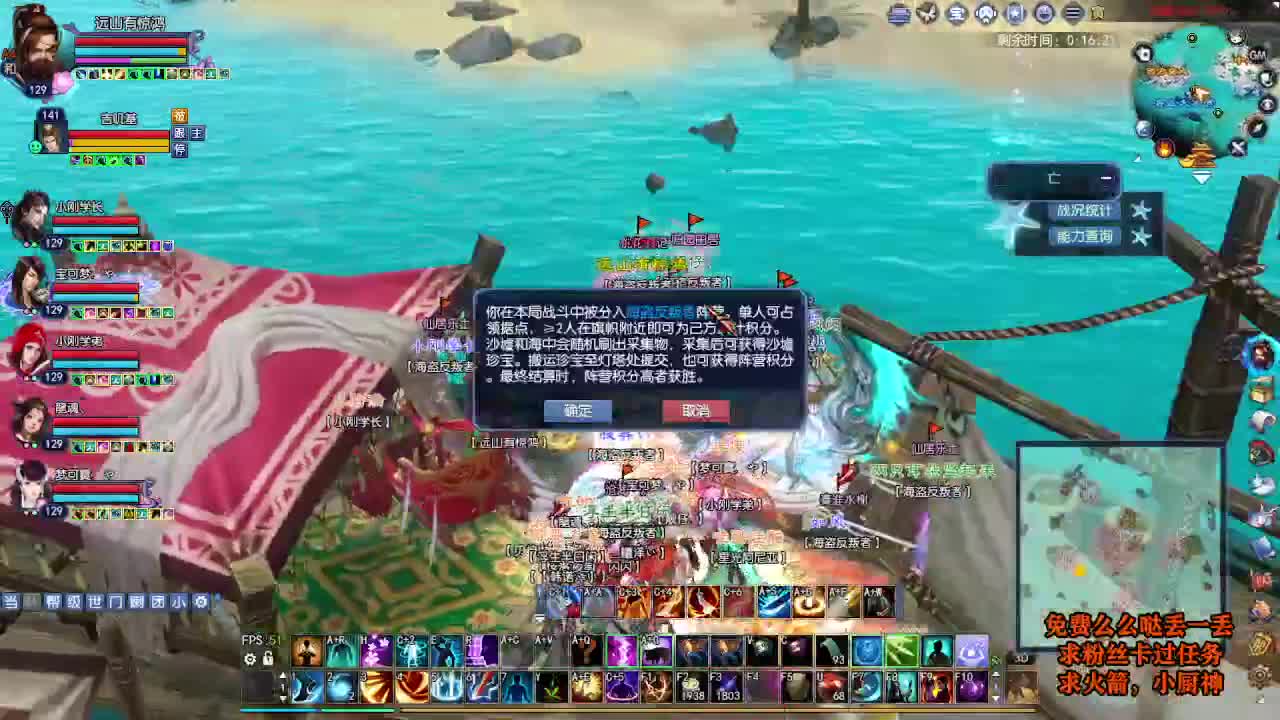Collapse the 亡 panel using its minus control
1280x720 pixels.
tap(1106, 177)
